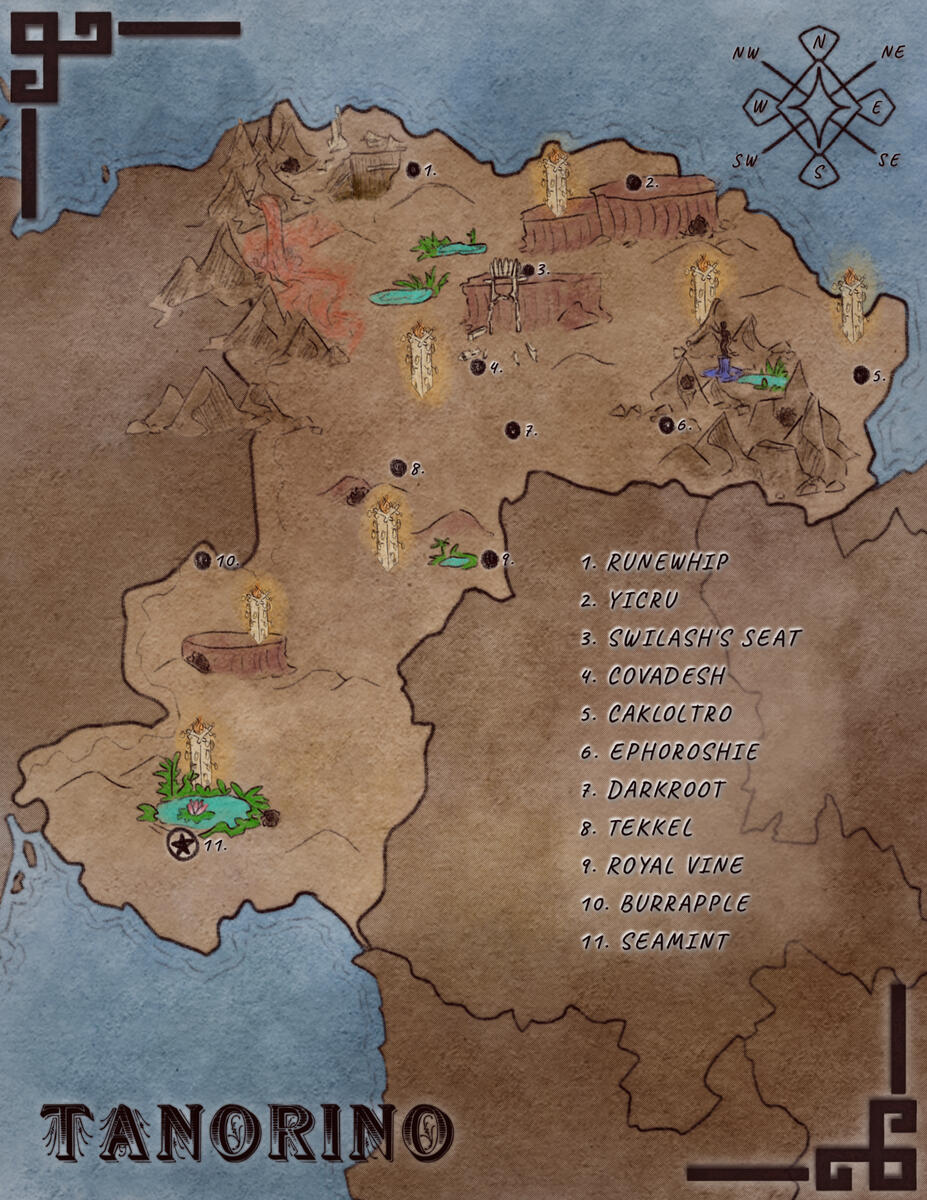Choose Runewhip in the legend list
The width and height of the screenshot is (927, 1200).
(x=667, y=562)
